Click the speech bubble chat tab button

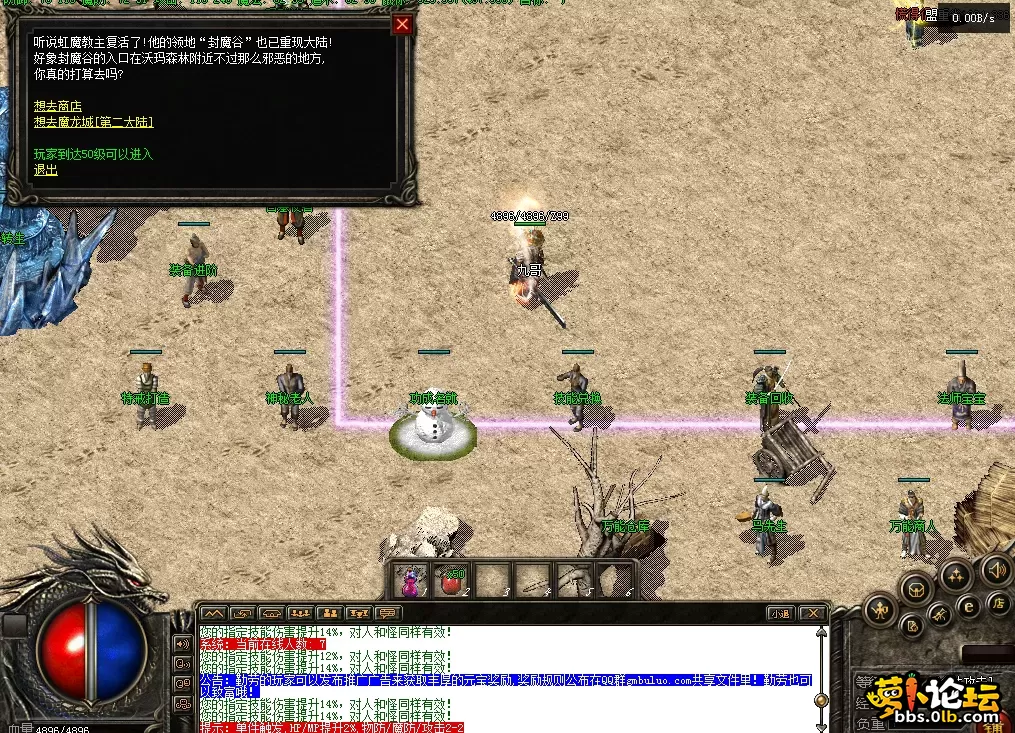pos(387,613)
